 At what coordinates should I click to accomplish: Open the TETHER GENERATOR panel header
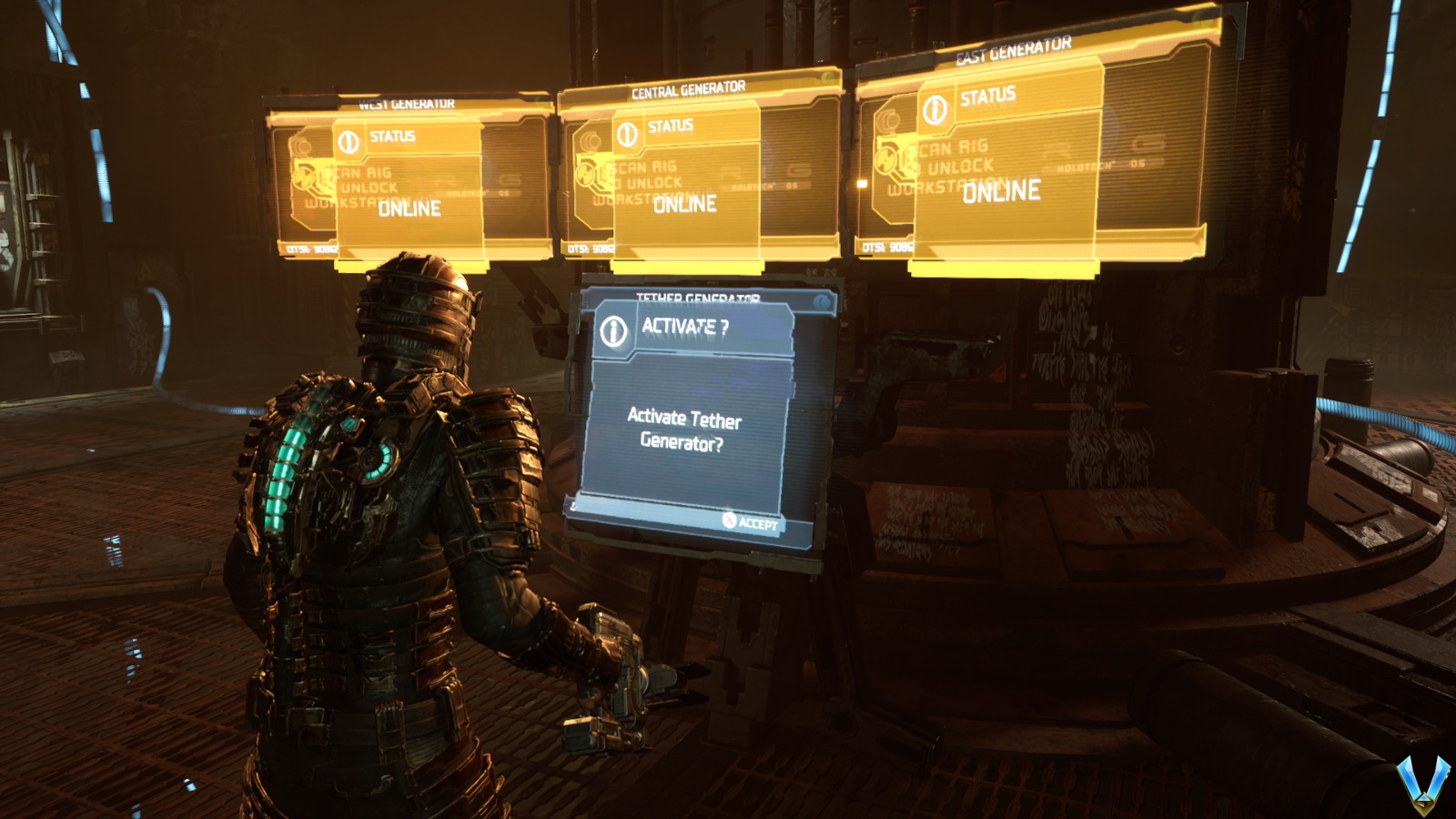pyautogui.click(x=697, y=296)
